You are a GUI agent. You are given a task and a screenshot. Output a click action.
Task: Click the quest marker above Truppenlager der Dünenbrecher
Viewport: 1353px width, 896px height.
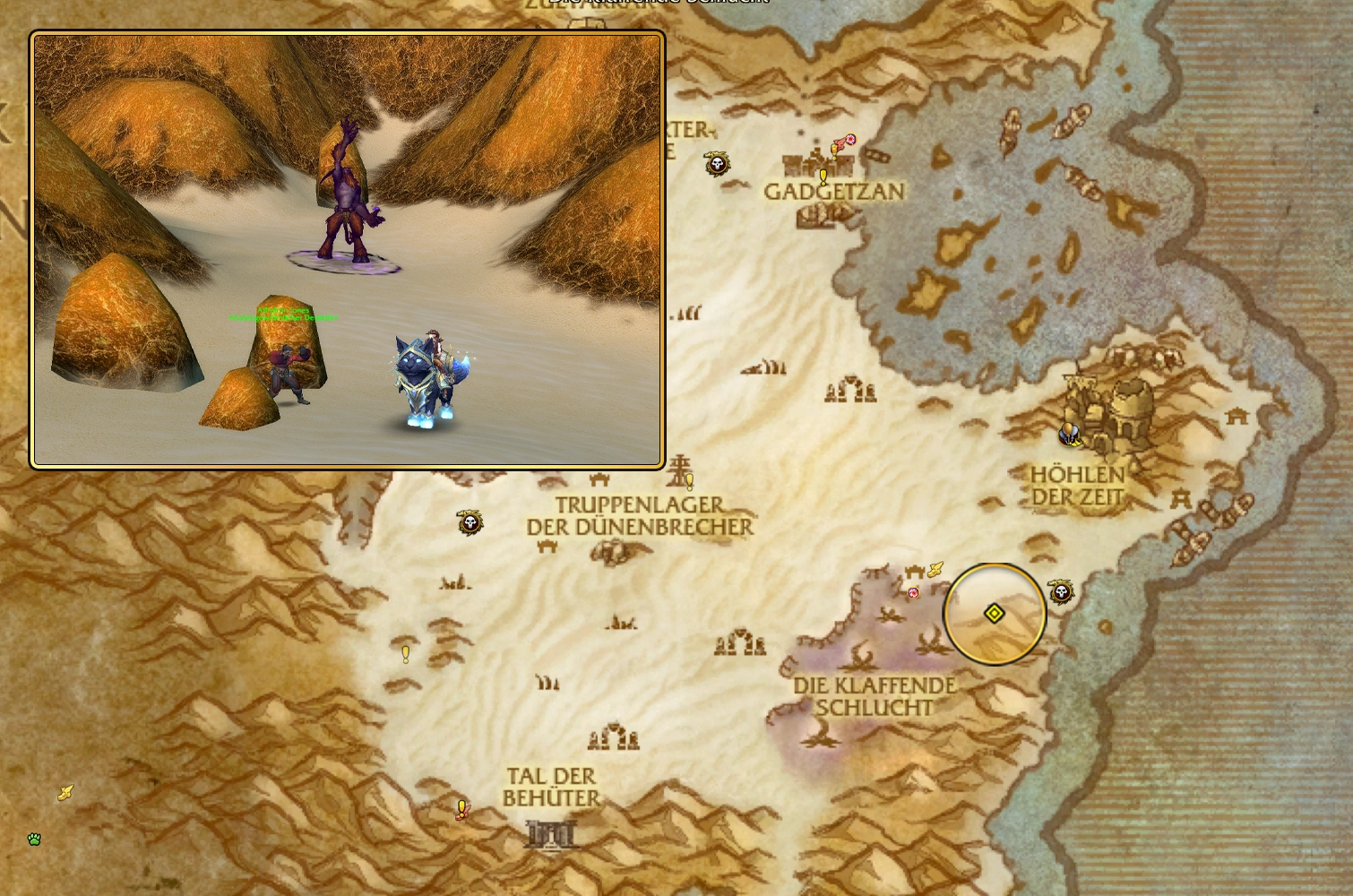pyautogui.click(x=688, y=482)
